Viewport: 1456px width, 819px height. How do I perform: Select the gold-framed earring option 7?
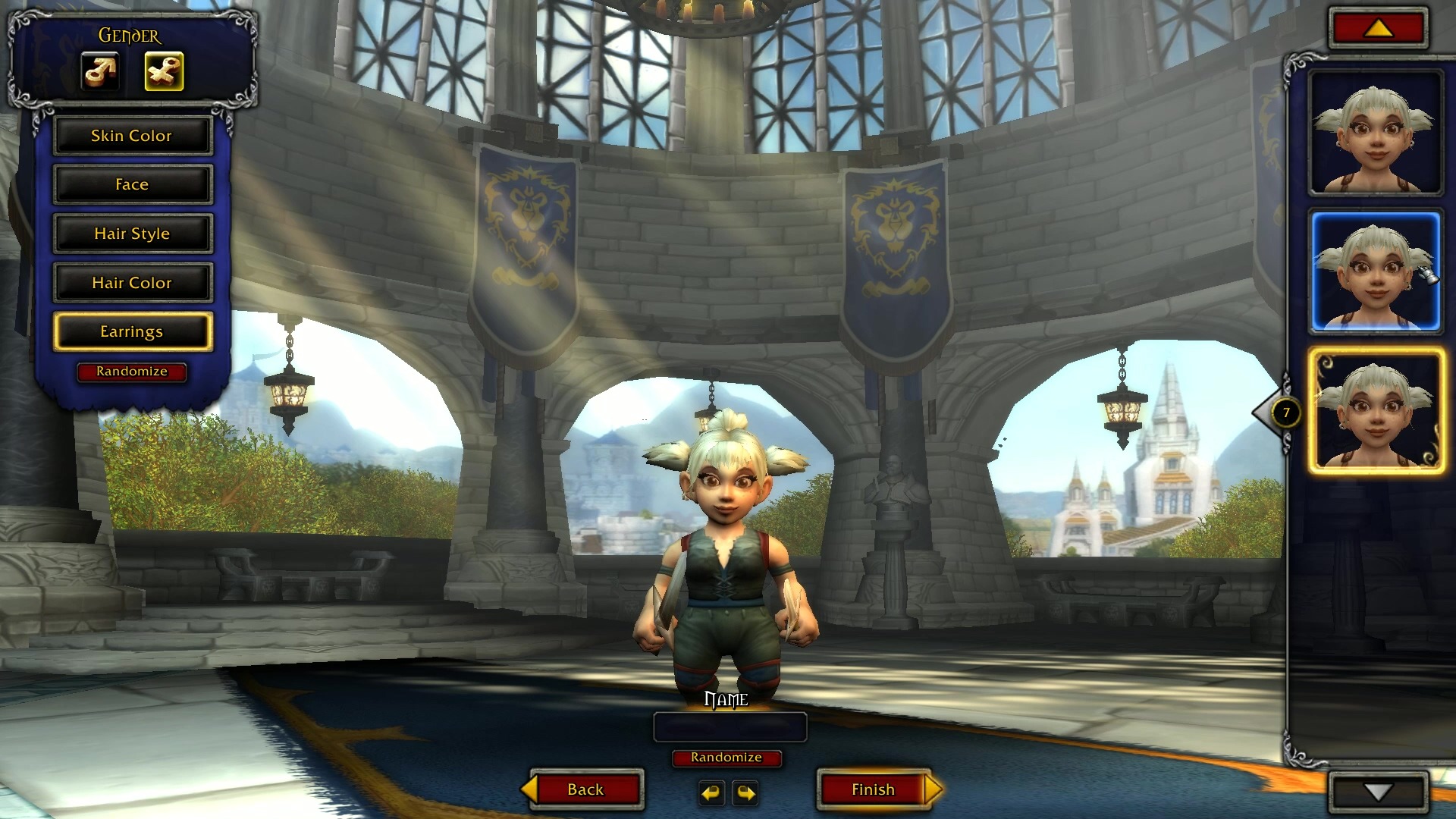(1376, 412)
